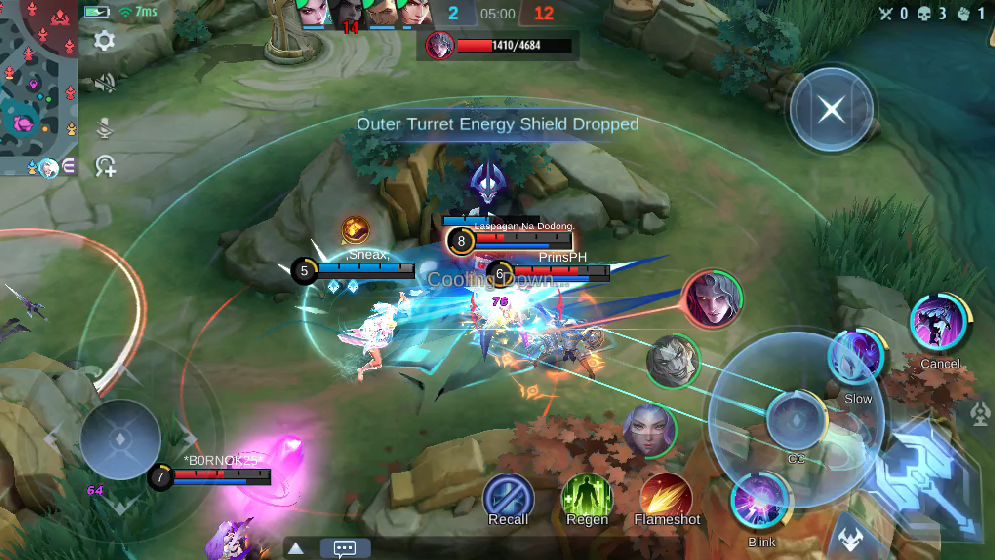Target the red-eyed pale-haired enemy hero portrait
The height and width of the screenshot is (560, 995).
point(712,298)
